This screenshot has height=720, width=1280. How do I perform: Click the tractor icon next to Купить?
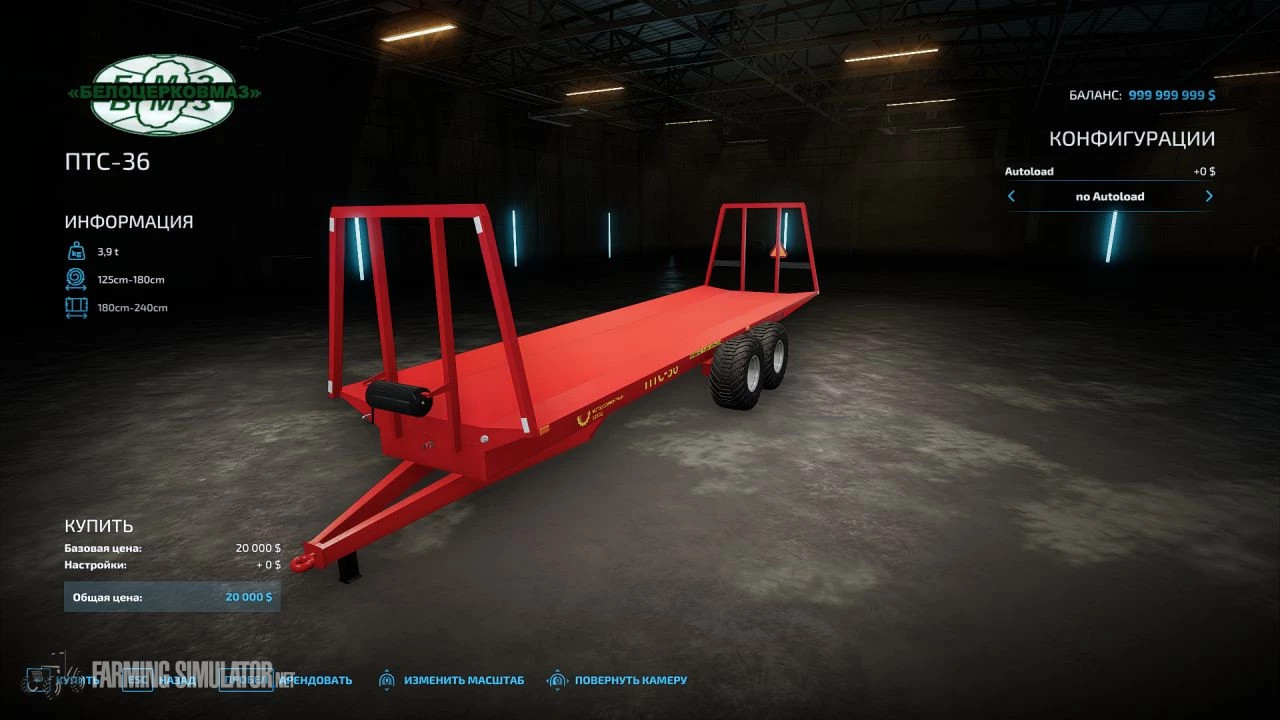[38, 679]
